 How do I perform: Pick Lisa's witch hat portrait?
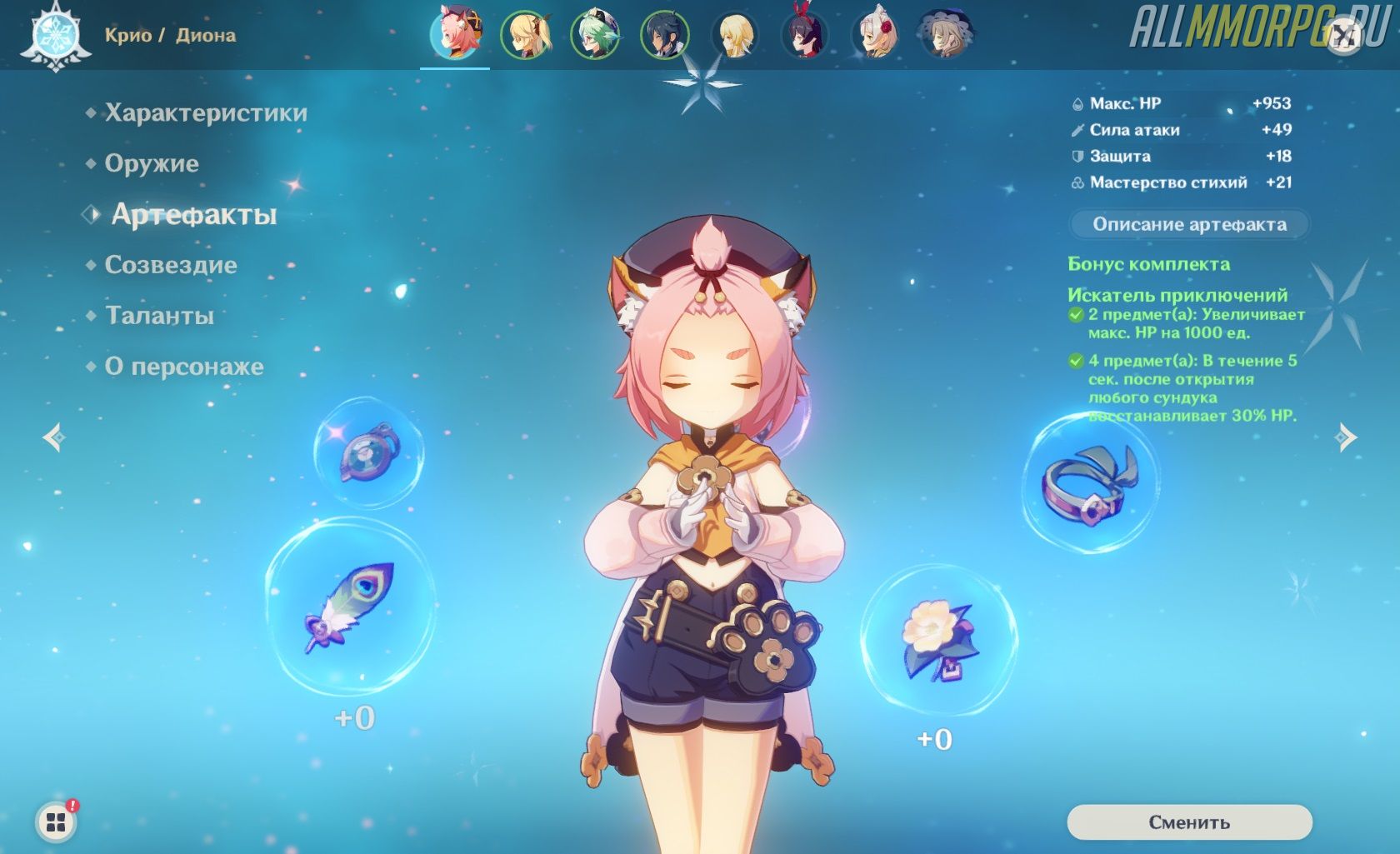pos(945,35)
